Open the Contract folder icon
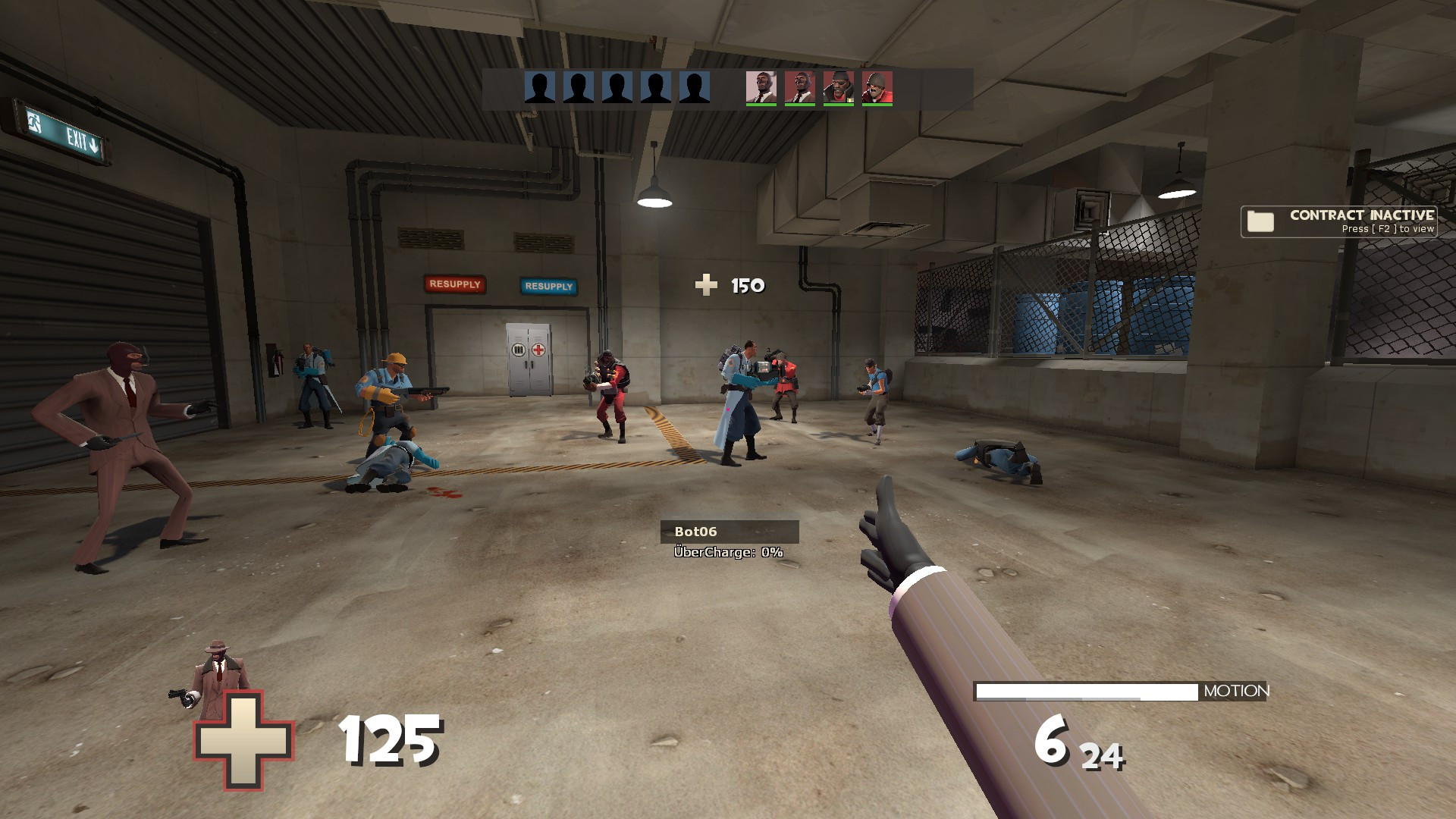The image size is (1456, 819). point(1261,221)
